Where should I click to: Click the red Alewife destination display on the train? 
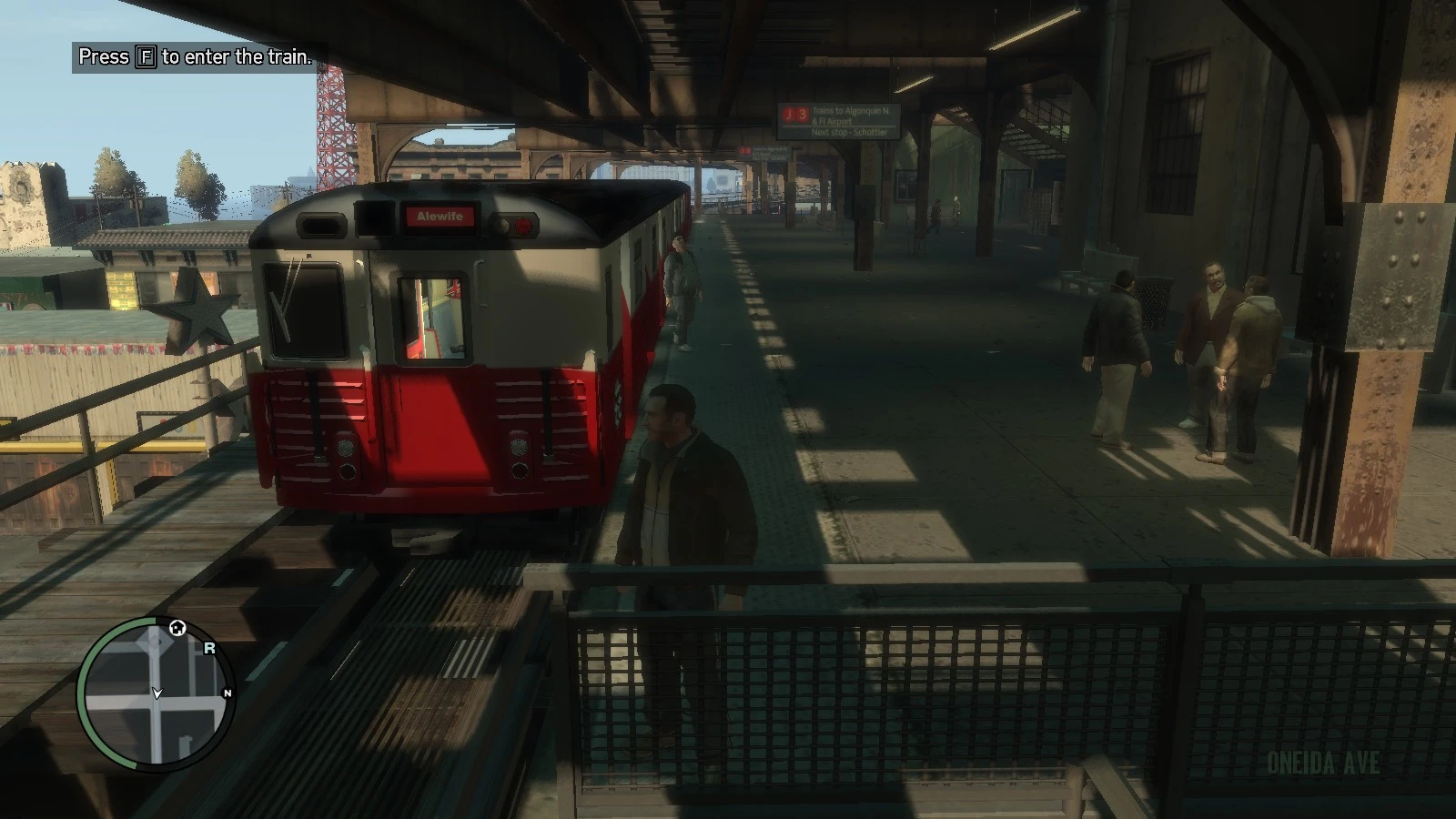440,217
